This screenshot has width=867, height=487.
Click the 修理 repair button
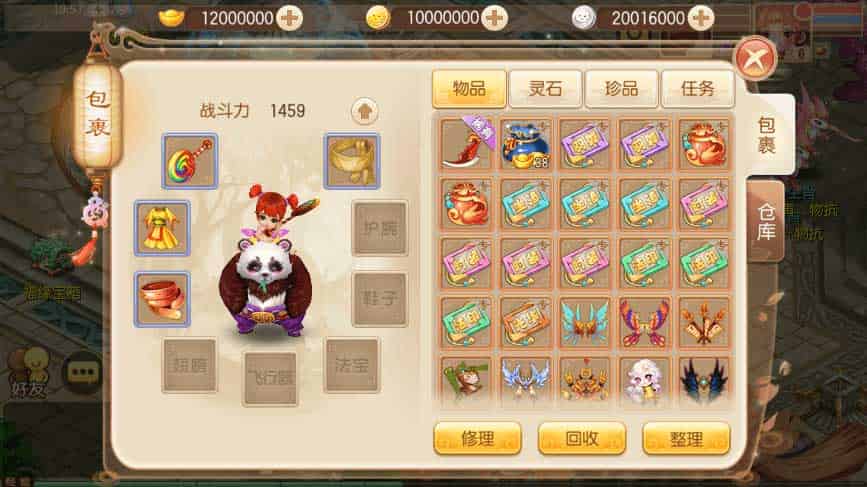[477, 438]
